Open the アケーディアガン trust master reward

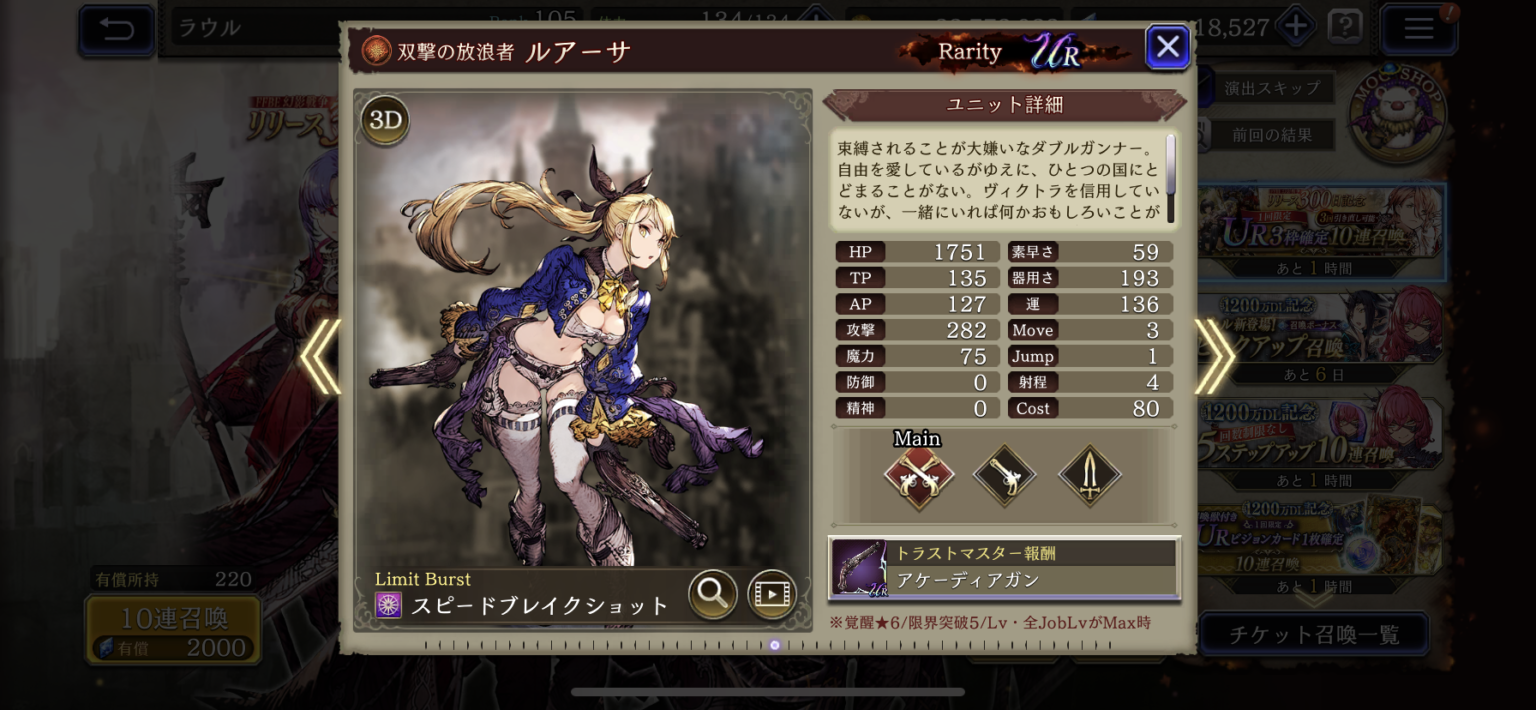[1004, 568]
